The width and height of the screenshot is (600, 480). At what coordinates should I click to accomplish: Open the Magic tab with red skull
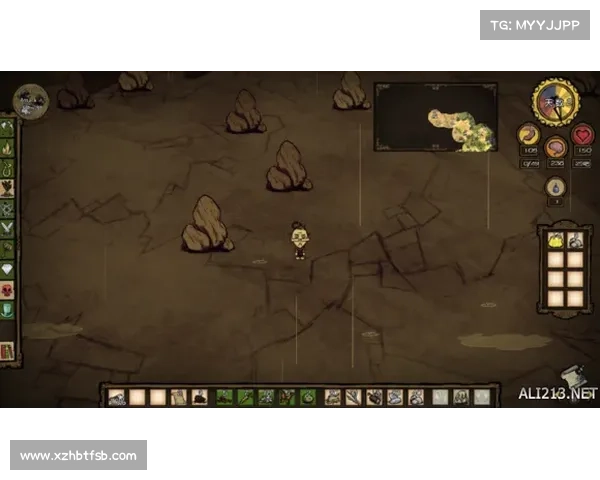(x=8, y=290)
